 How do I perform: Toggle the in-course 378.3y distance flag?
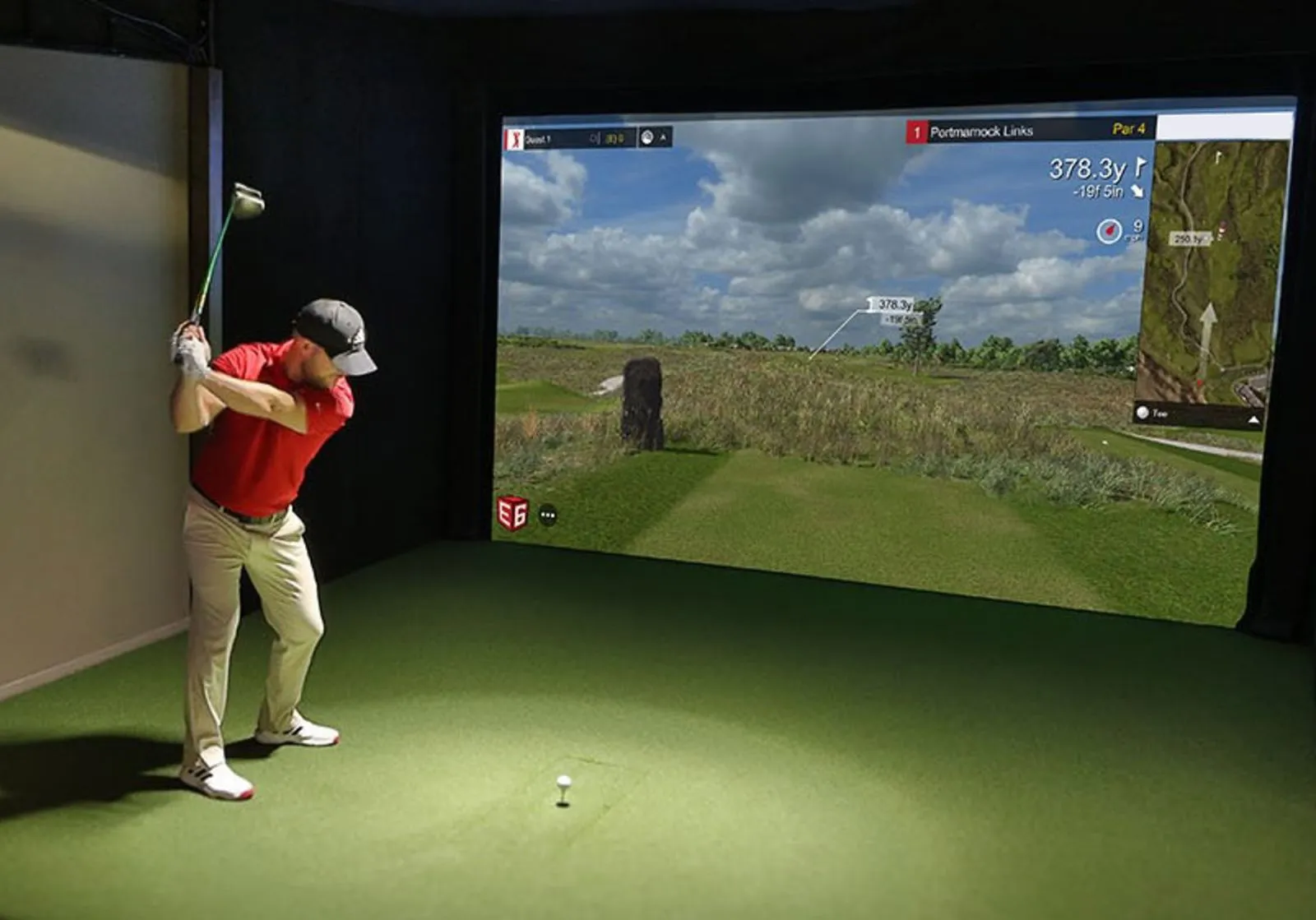[891, 303]
